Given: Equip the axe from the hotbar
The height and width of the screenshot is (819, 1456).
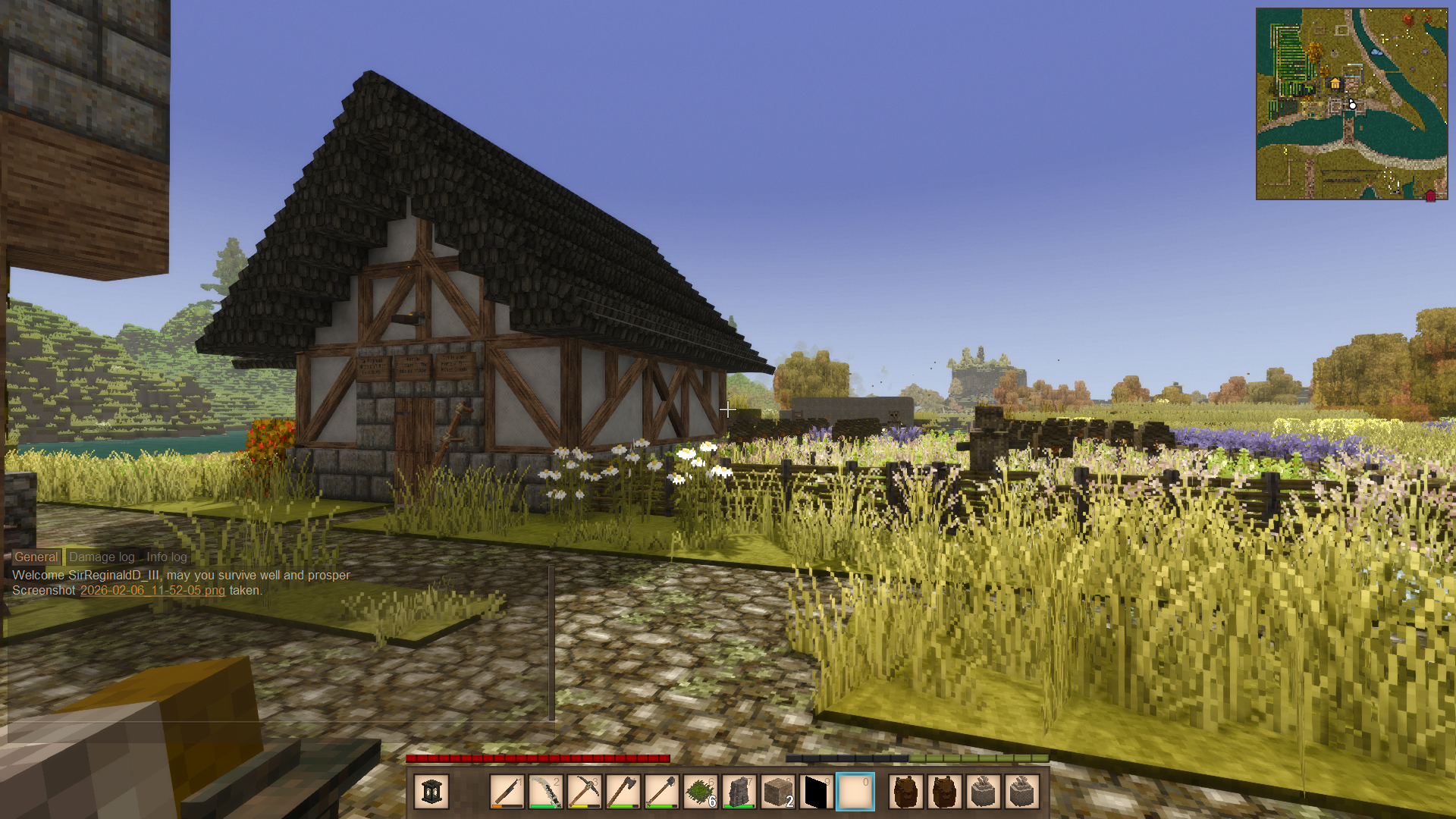Looking at the screenshot, I should click(x=623, y=792).
